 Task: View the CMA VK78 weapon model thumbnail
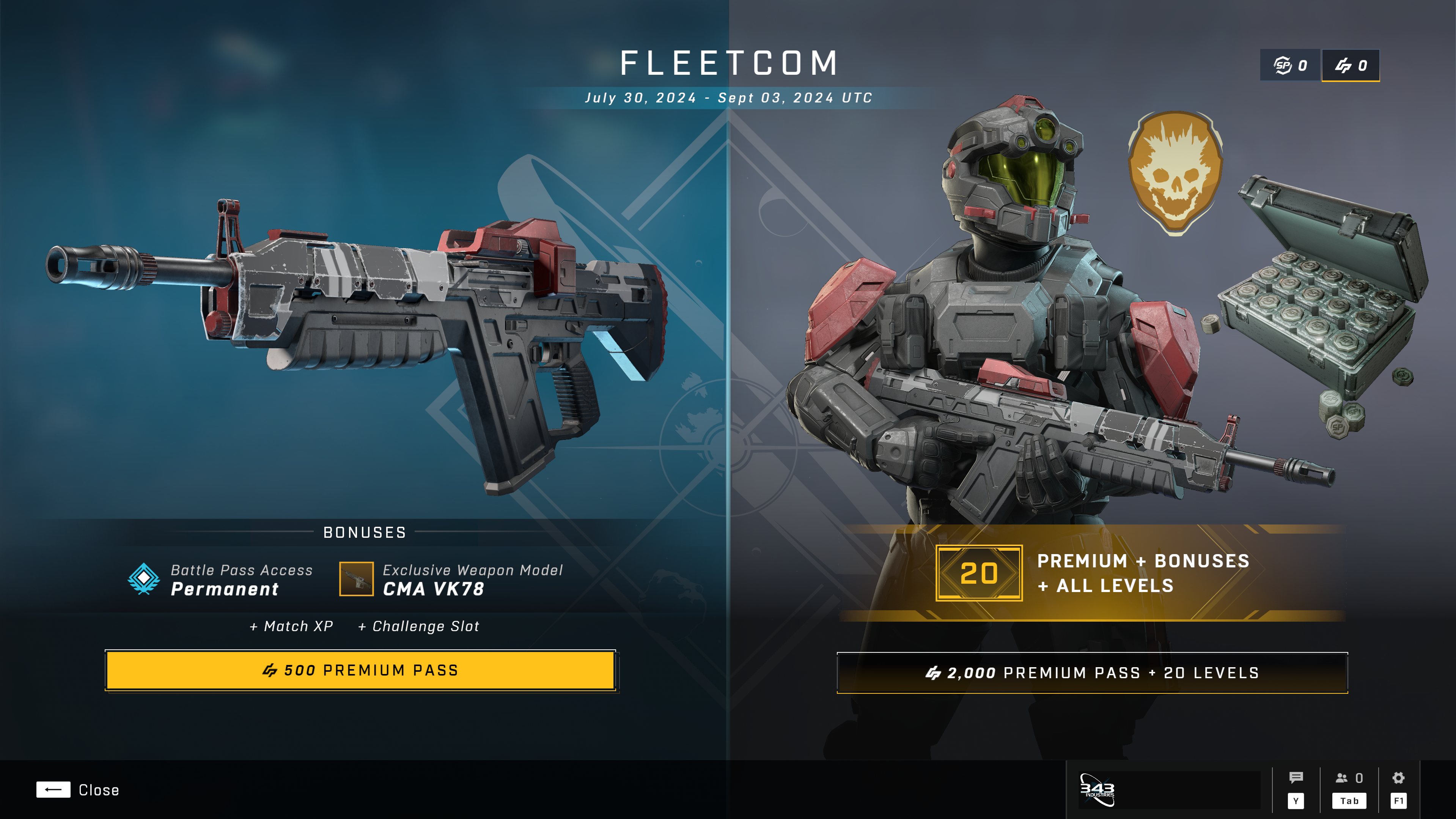[356, 579]
